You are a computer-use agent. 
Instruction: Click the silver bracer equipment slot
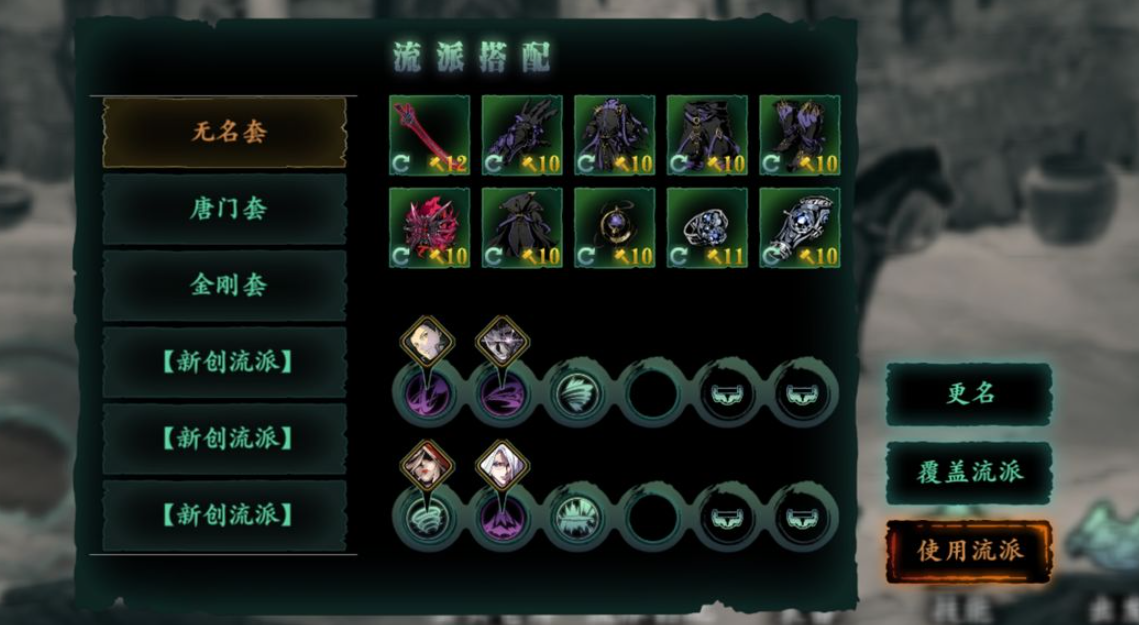tap(799, 228)
